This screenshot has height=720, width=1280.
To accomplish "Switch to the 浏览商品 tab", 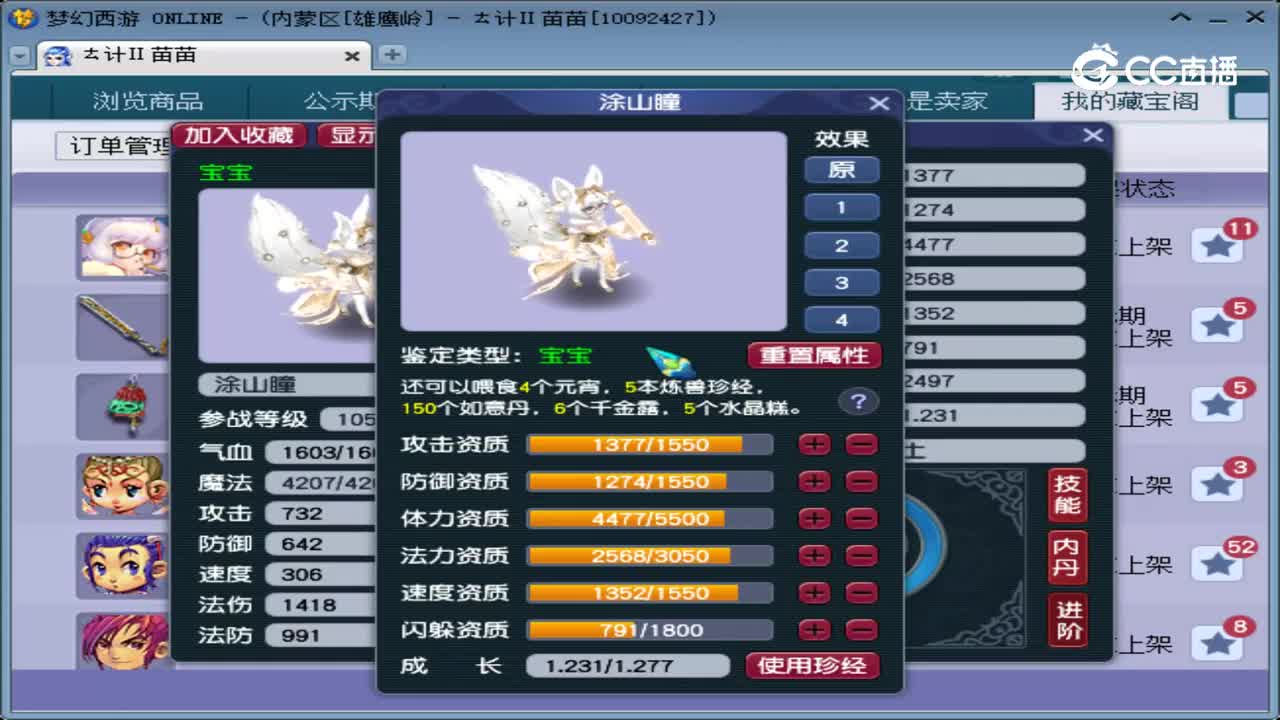I will click(x=148, y=100).
